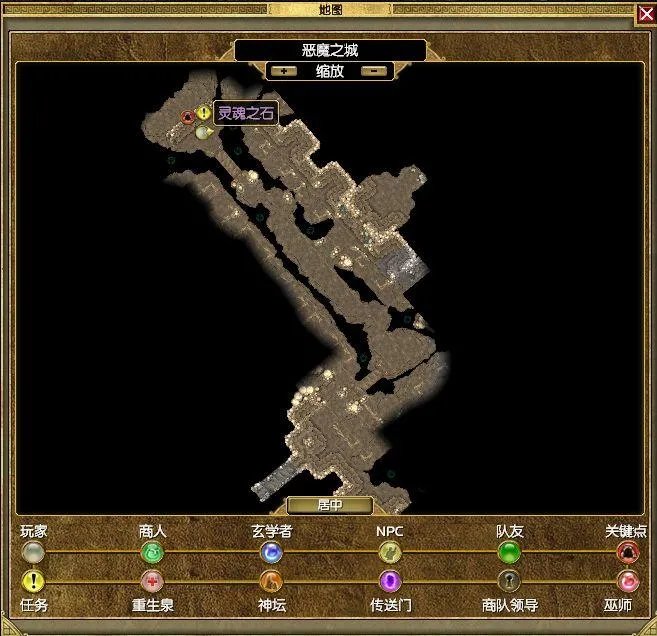
Task: Select the NPC legend icon
Action: pos(389,552)
